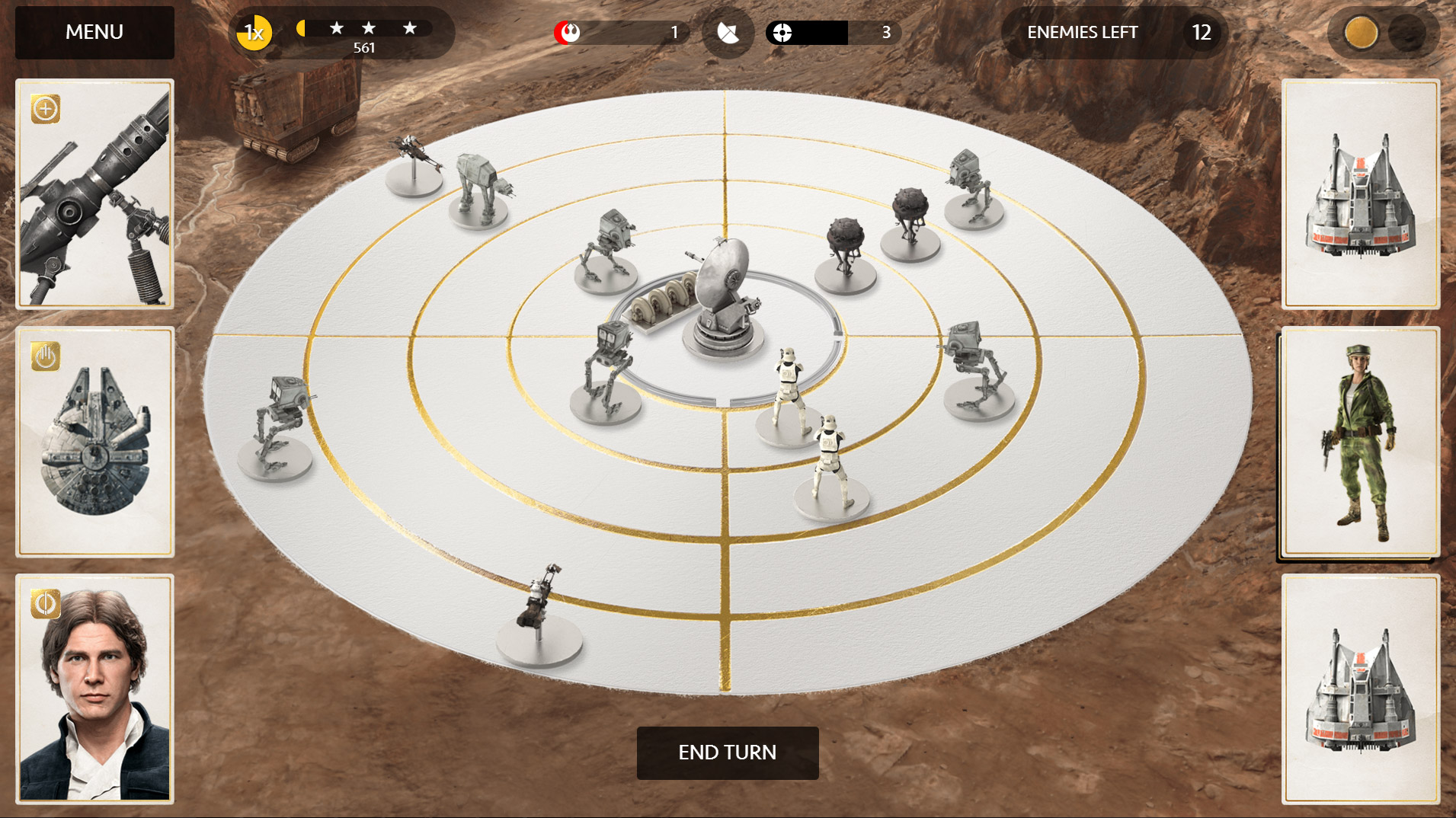Viewport: 1456px width, 818px height.
Task: Tap the hand icon on the Millennium Falcon card
Action: 46,357
